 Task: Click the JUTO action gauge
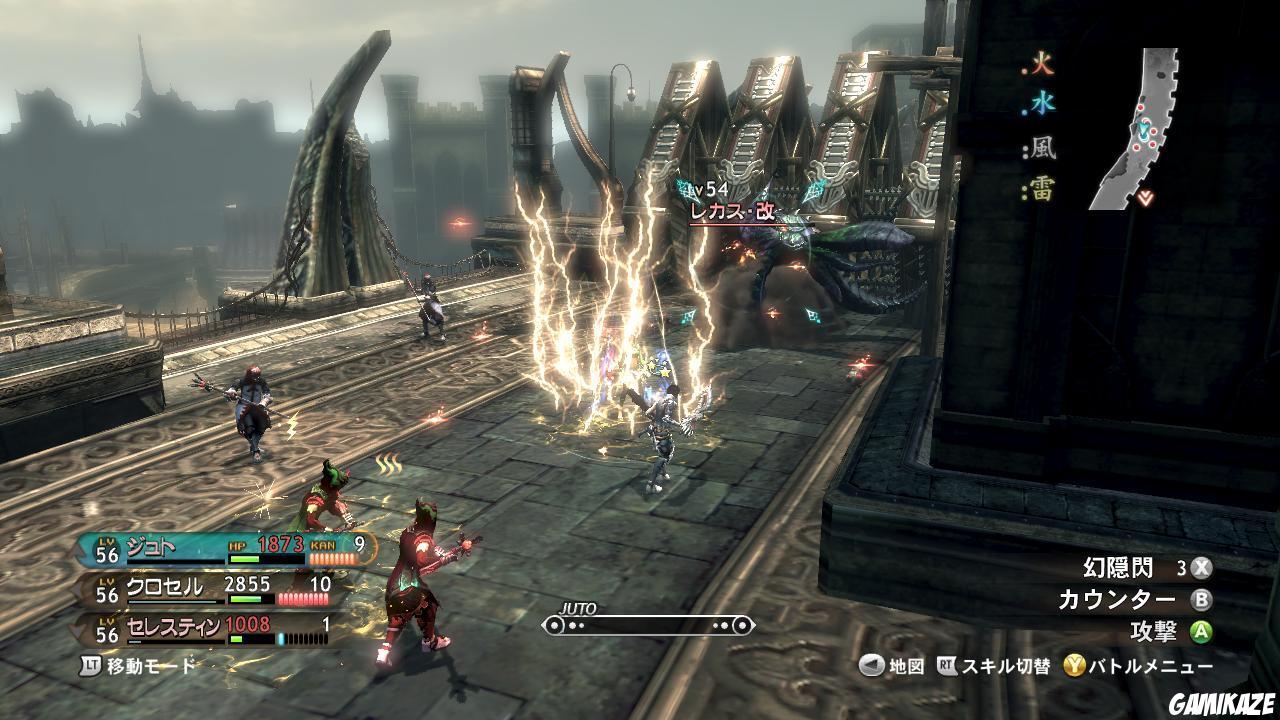pos(647,625)
